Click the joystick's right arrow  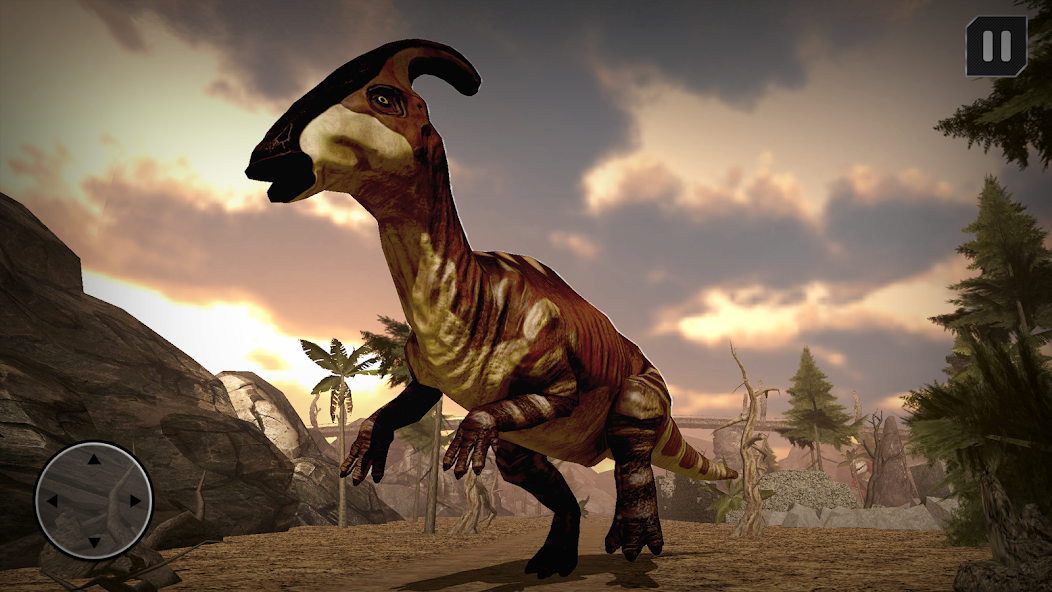(136, 501)
